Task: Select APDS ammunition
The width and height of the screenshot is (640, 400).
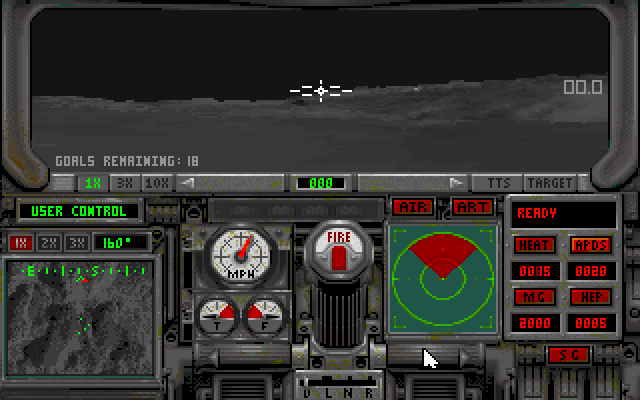Action: click(x=590, y=245)
